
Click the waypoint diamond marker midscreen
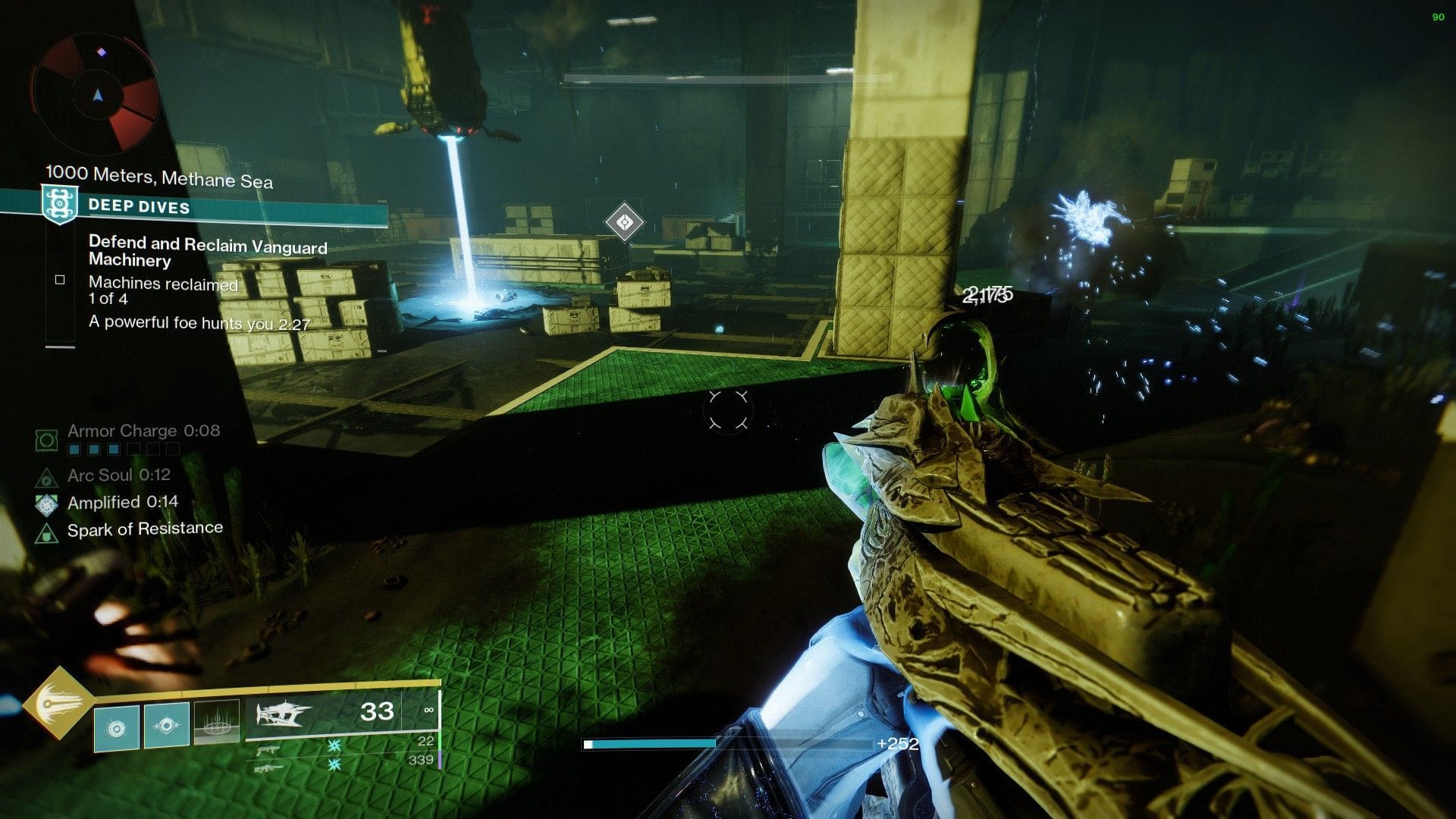pos(623,221)
